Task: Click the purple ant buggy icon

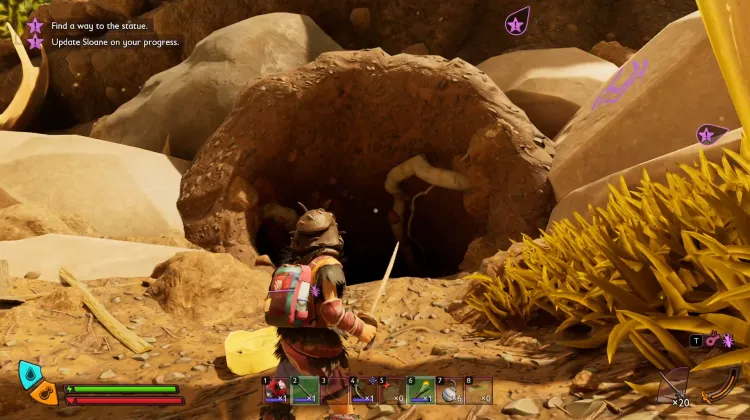Action: coord(727,340)
